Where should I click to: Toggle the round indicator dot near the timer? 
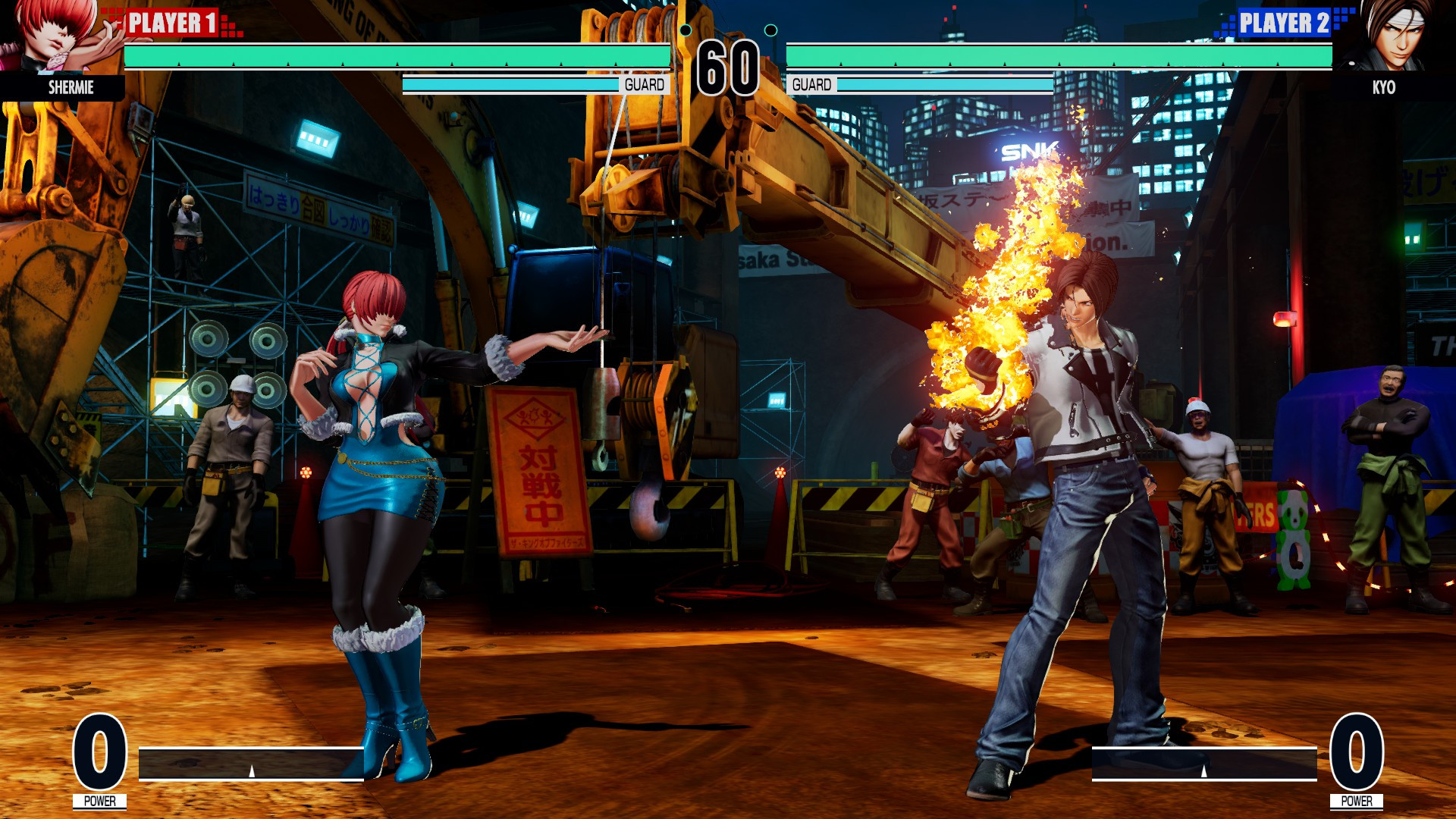686,30
